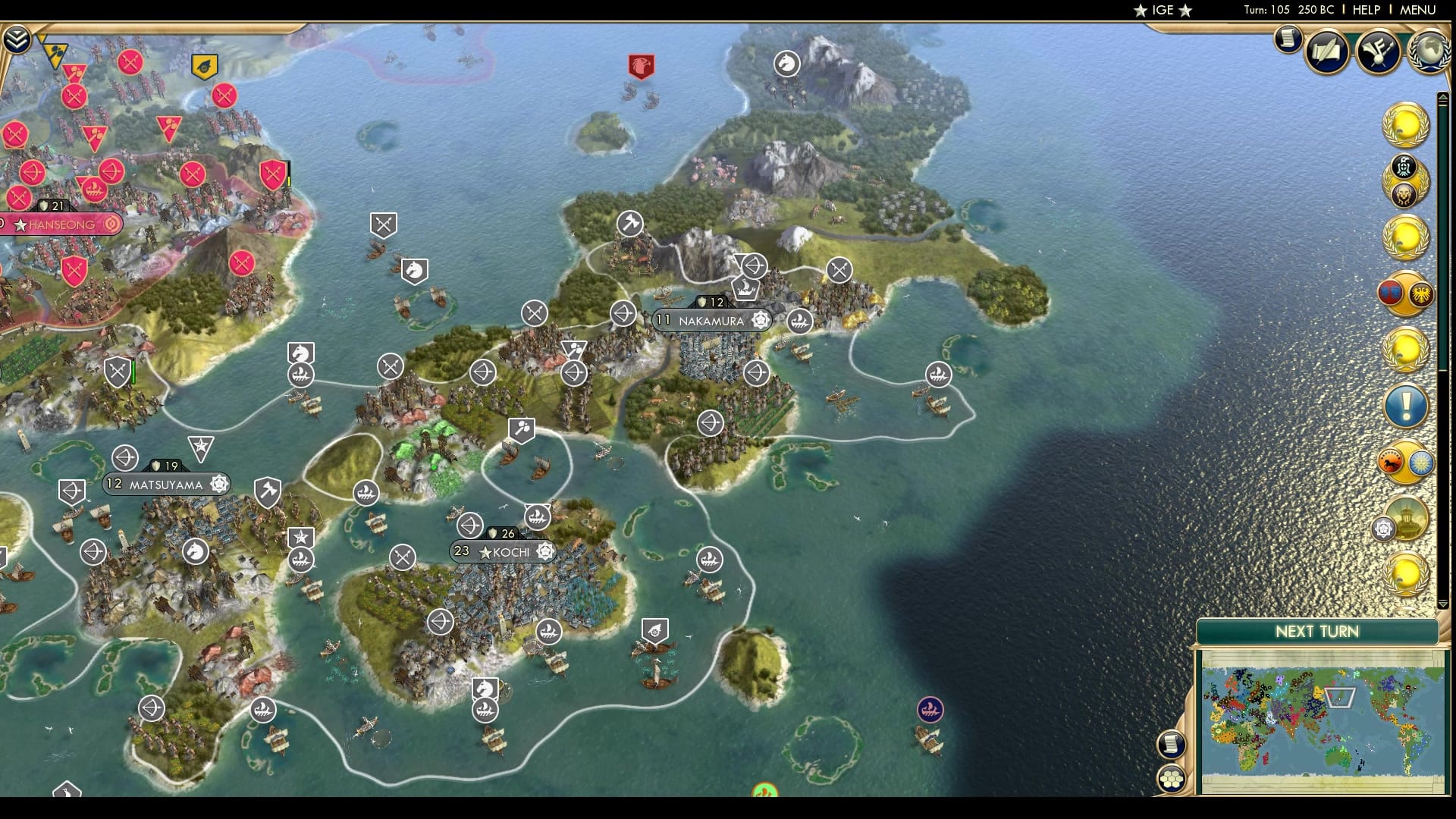Open the HELP menu
The height and width of the screenshot is (819, 1456).
1368,11
